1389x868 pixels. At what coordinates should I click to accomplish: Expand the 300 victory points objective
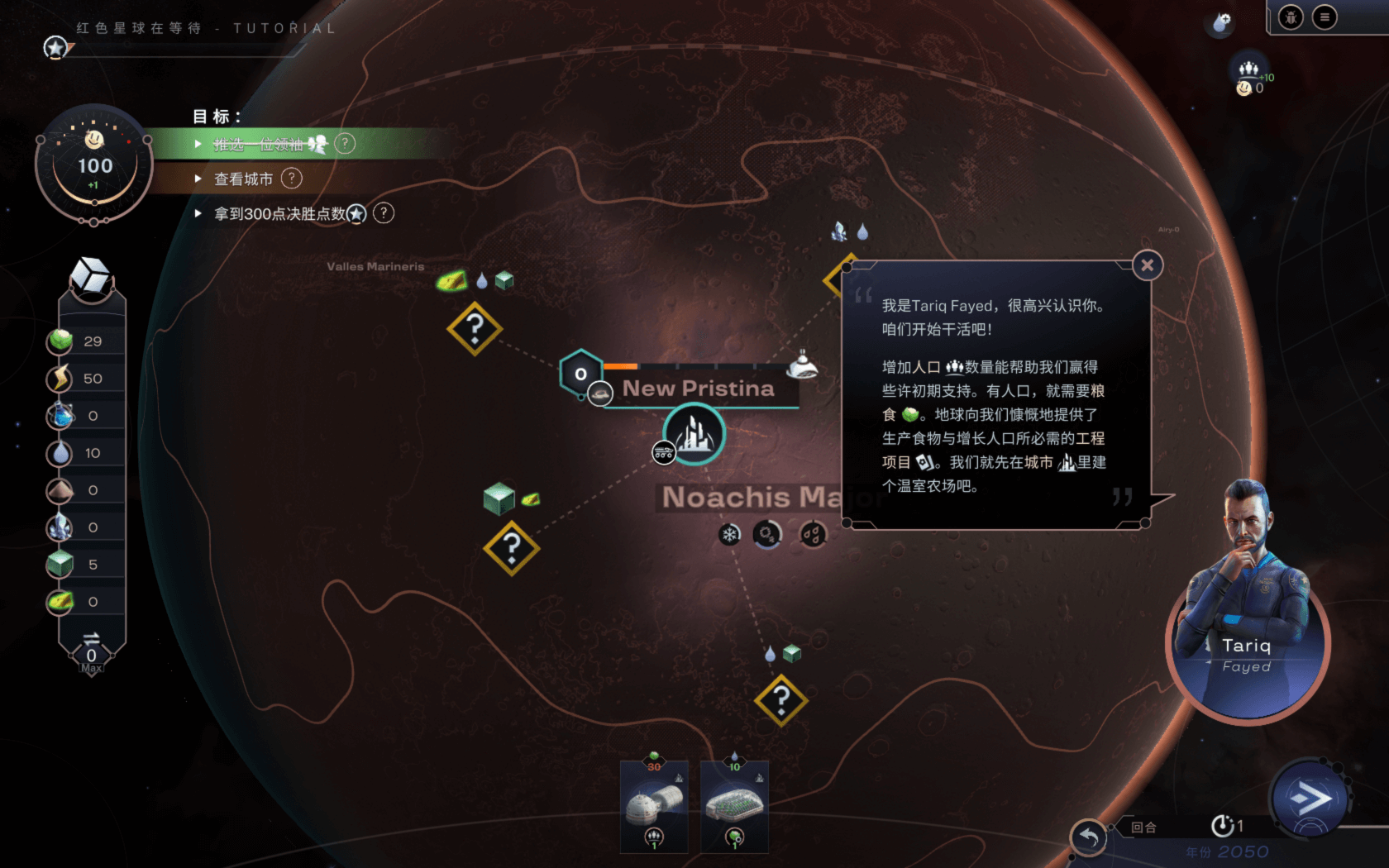[x=198, y=213]
